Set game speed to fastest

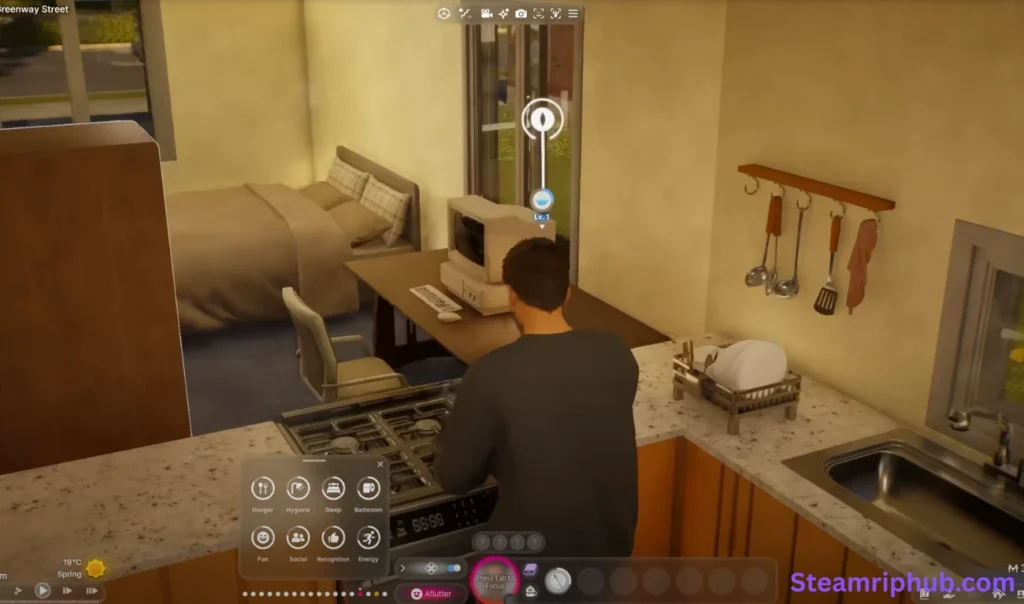point(92,590)
